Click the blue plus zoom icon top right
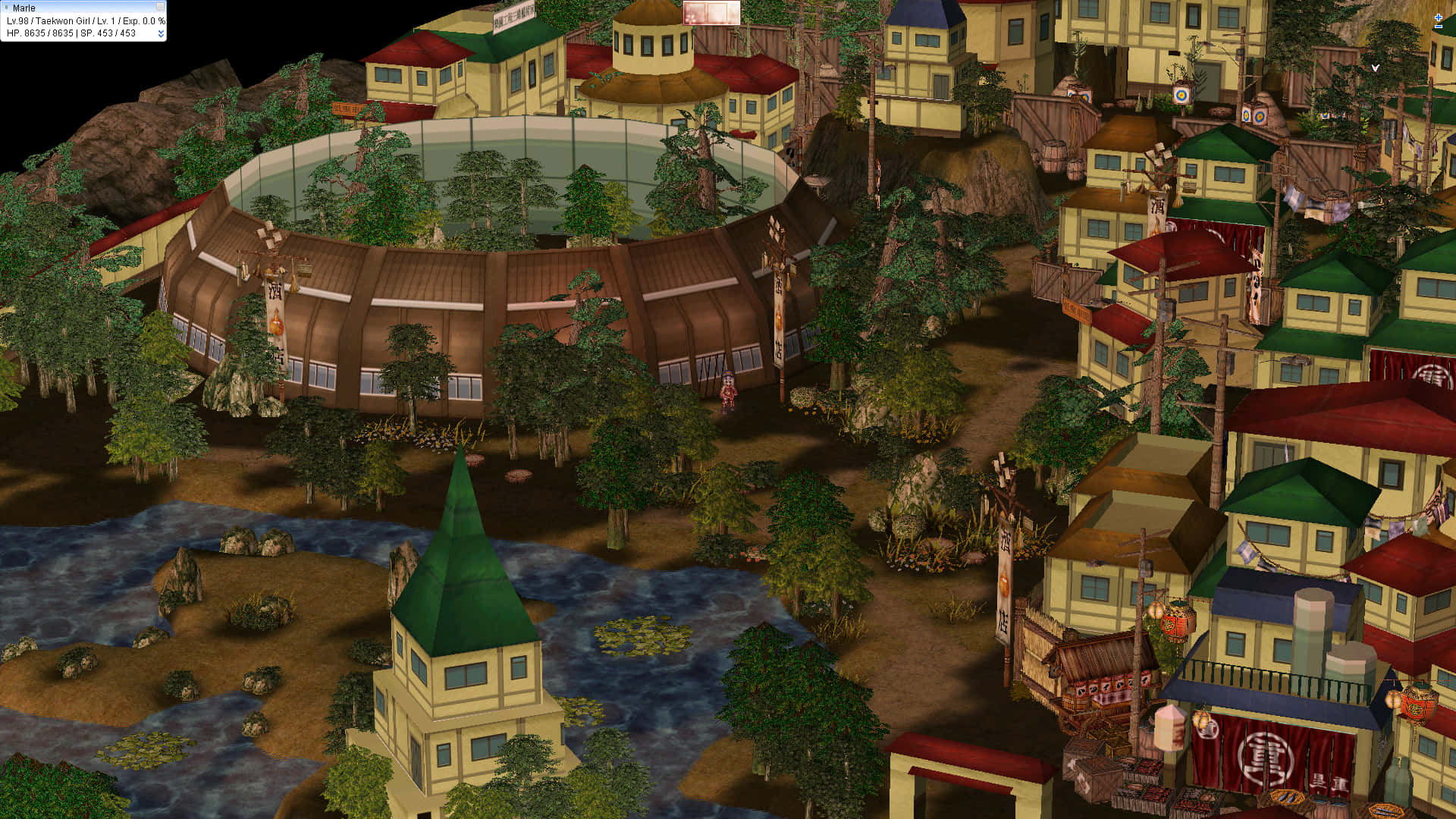Image resolution: width=1456 pixels, height=819 pixels. [x=1439, y=17]
